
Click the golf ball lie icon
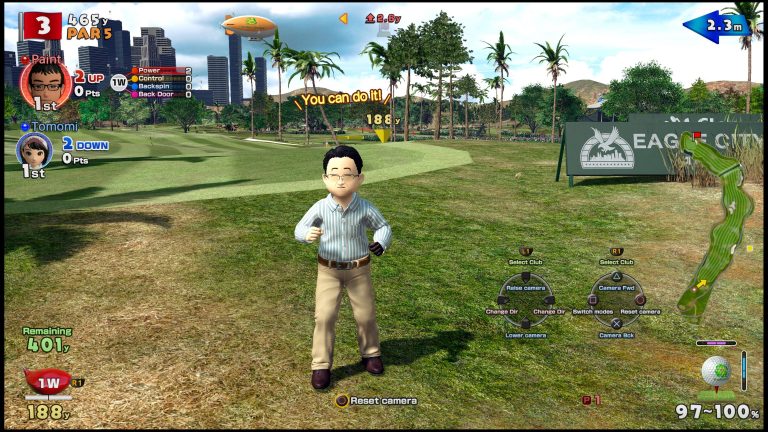[715, 370]
